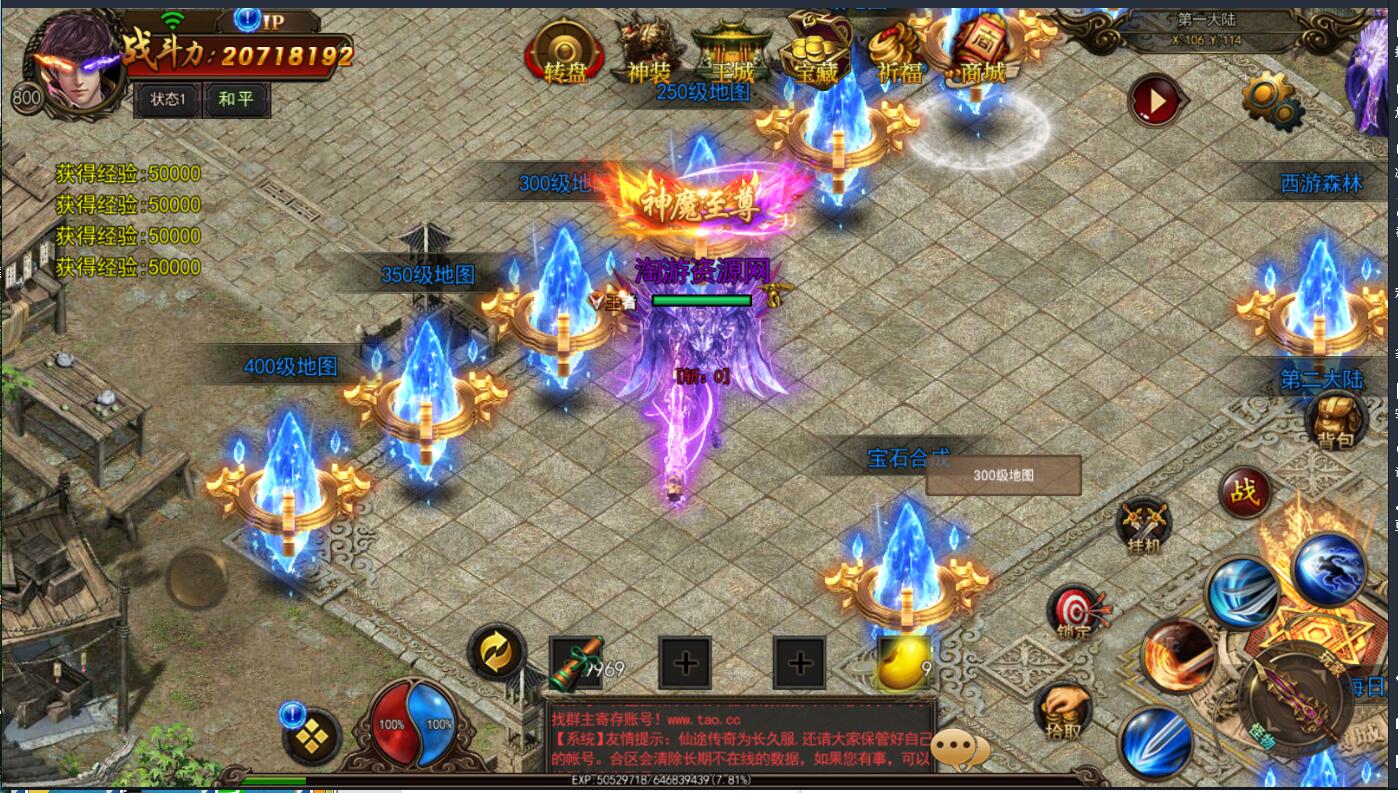Open the 商城 shop
Image resolution: width=1398 pixels, height=793 pixels.
pyautogui.click(x=980, y=48)
